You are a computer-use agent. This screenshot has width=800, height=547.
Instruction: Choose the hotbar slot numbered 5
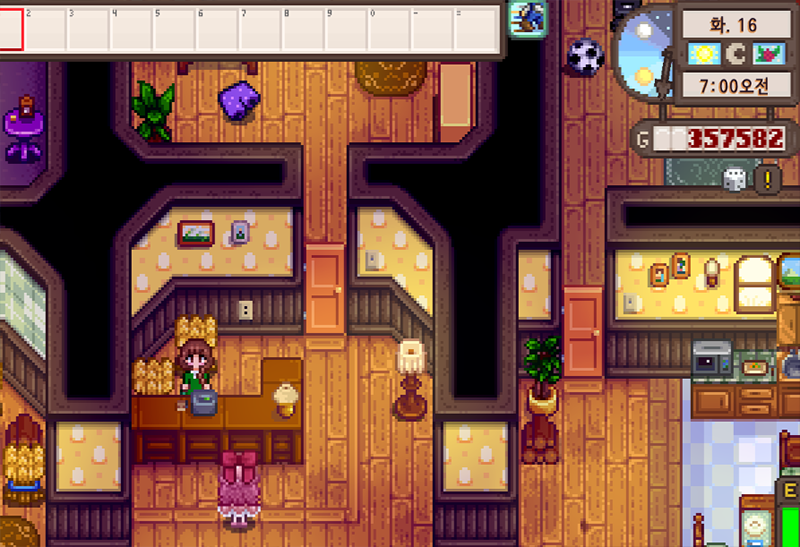point(173,29)
